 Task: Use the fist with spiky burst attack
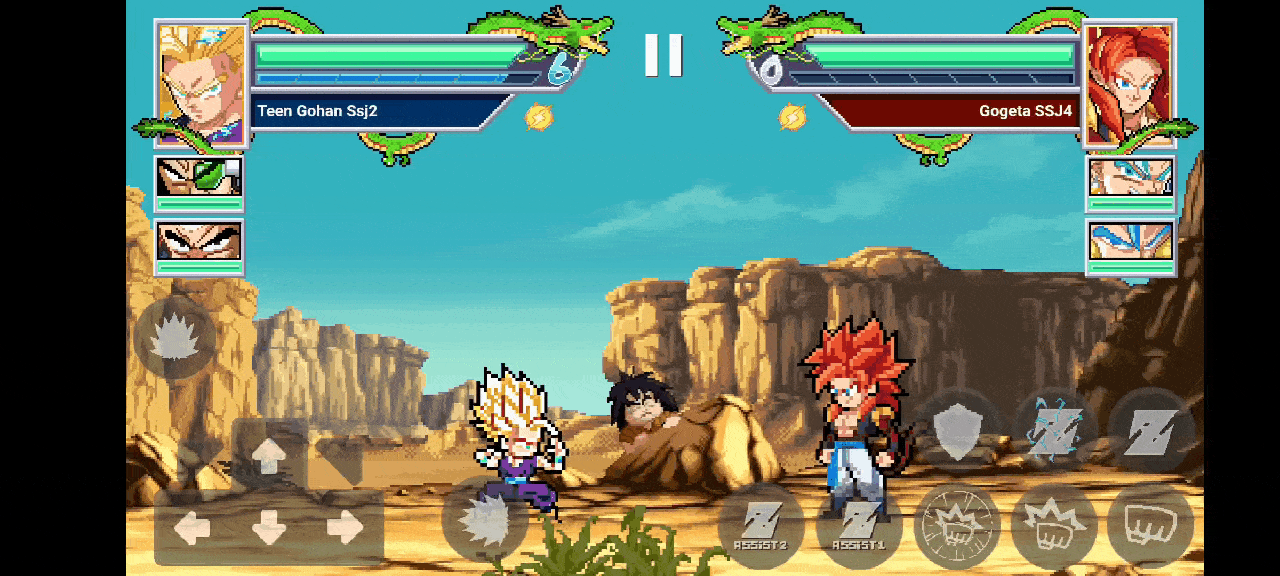pos(1054,526)
